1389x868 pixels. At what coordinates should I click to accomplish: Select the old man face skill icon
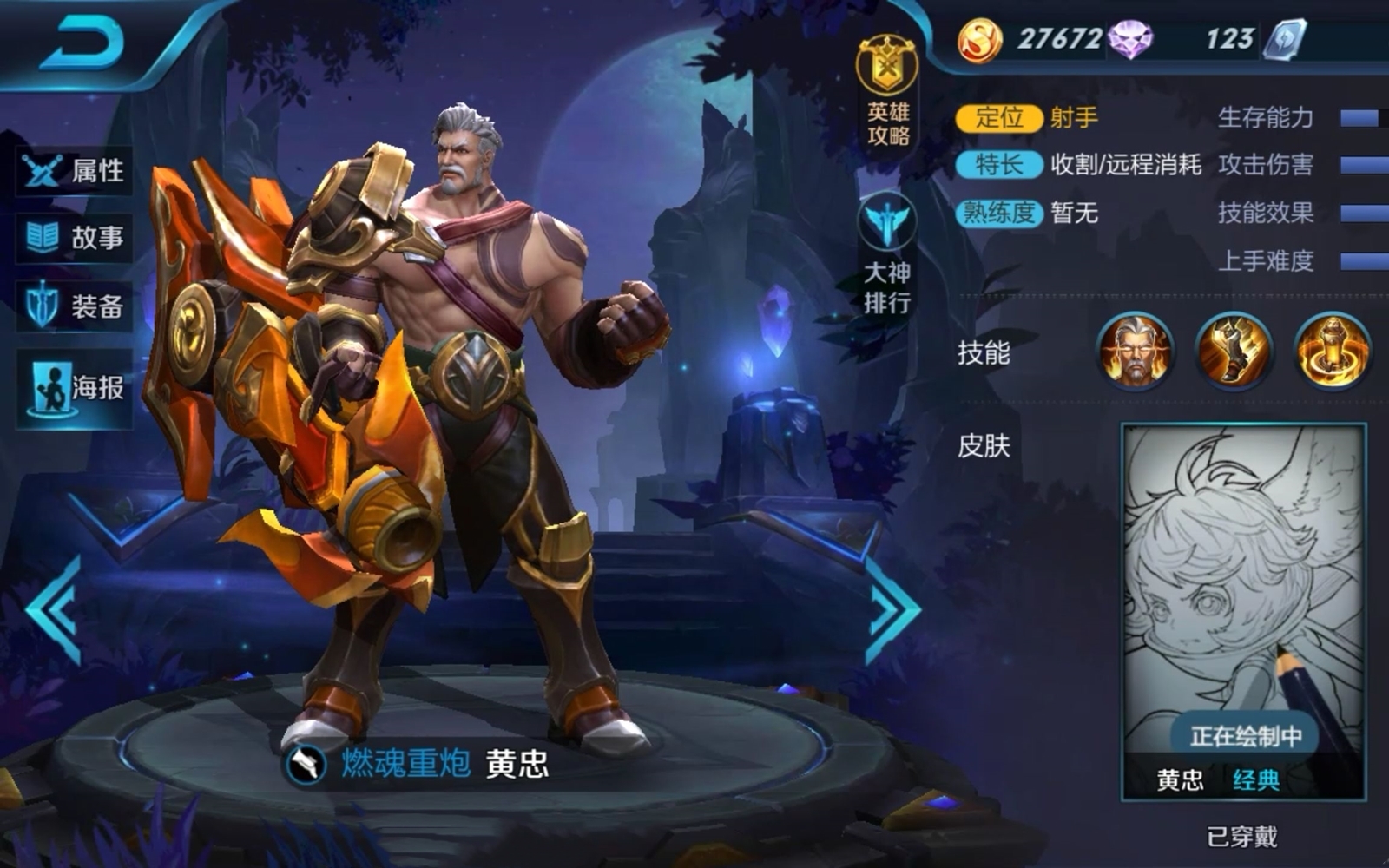tap(1136, 352)
